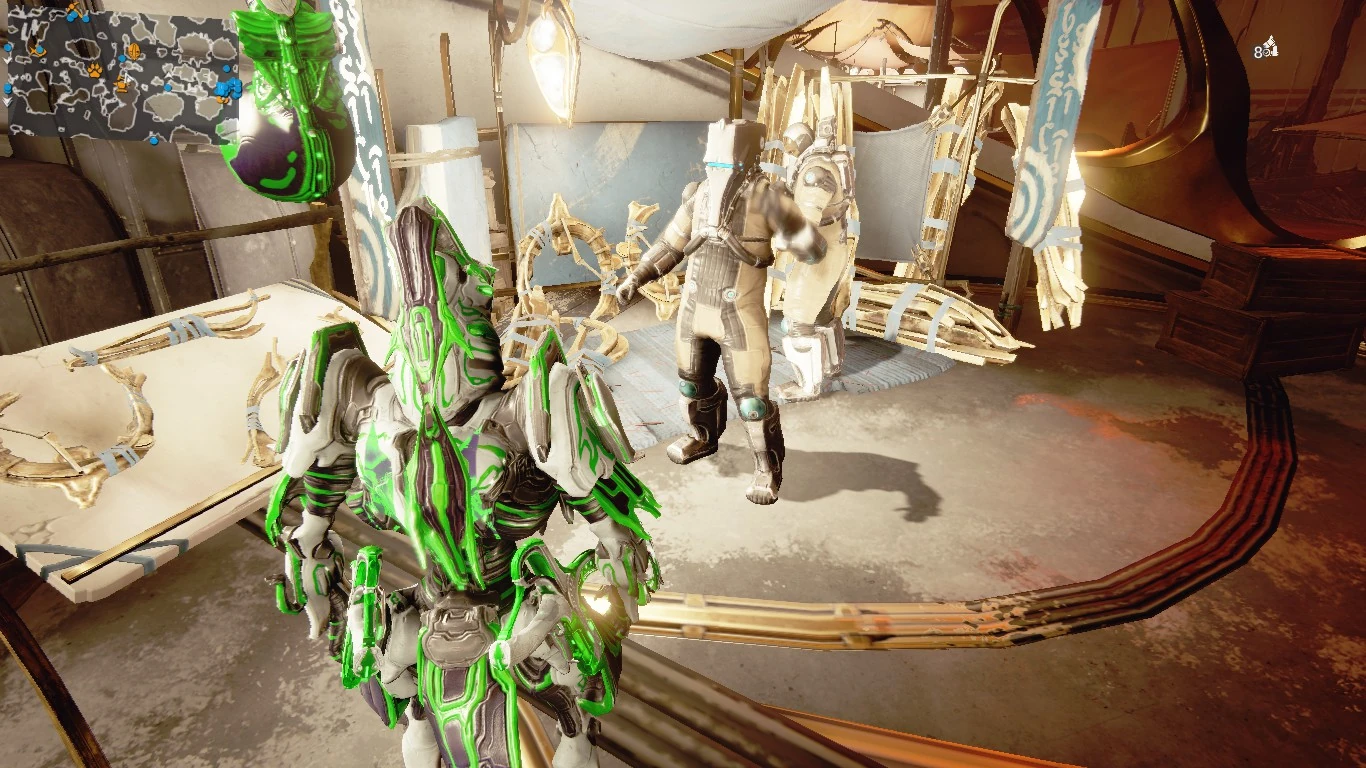Click the double white chevron on the minimap's lower-left edge
1366x768 pixels.
pyautogui.click(x=5, y=101)
